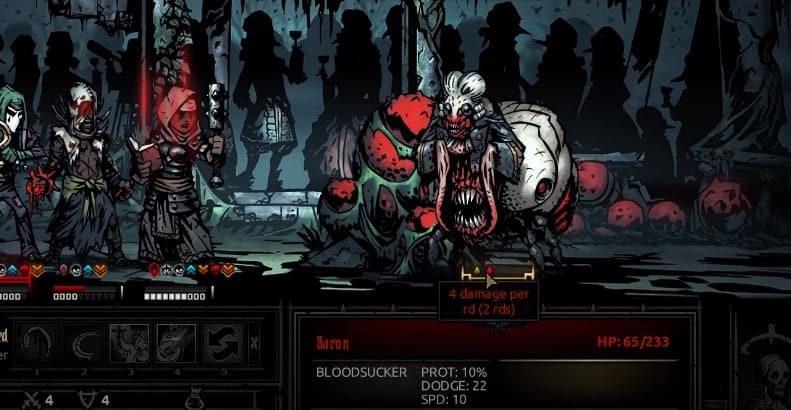Select the swap position arrows skill
This screenshot has height=410, width=791.
point(222,343)
